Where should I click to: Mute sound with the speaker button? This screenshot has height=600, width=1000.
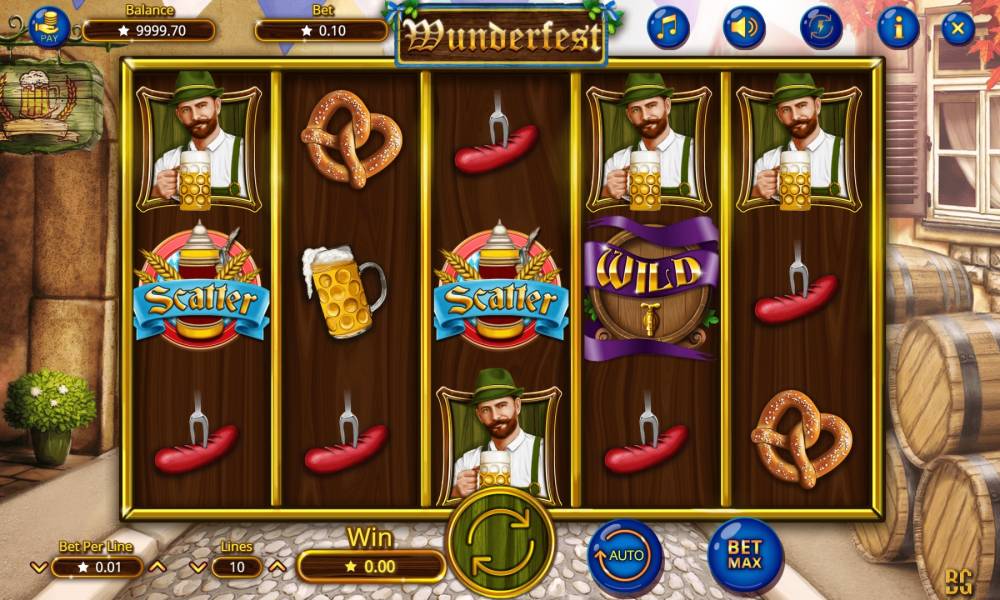click(x=745, y=28)
